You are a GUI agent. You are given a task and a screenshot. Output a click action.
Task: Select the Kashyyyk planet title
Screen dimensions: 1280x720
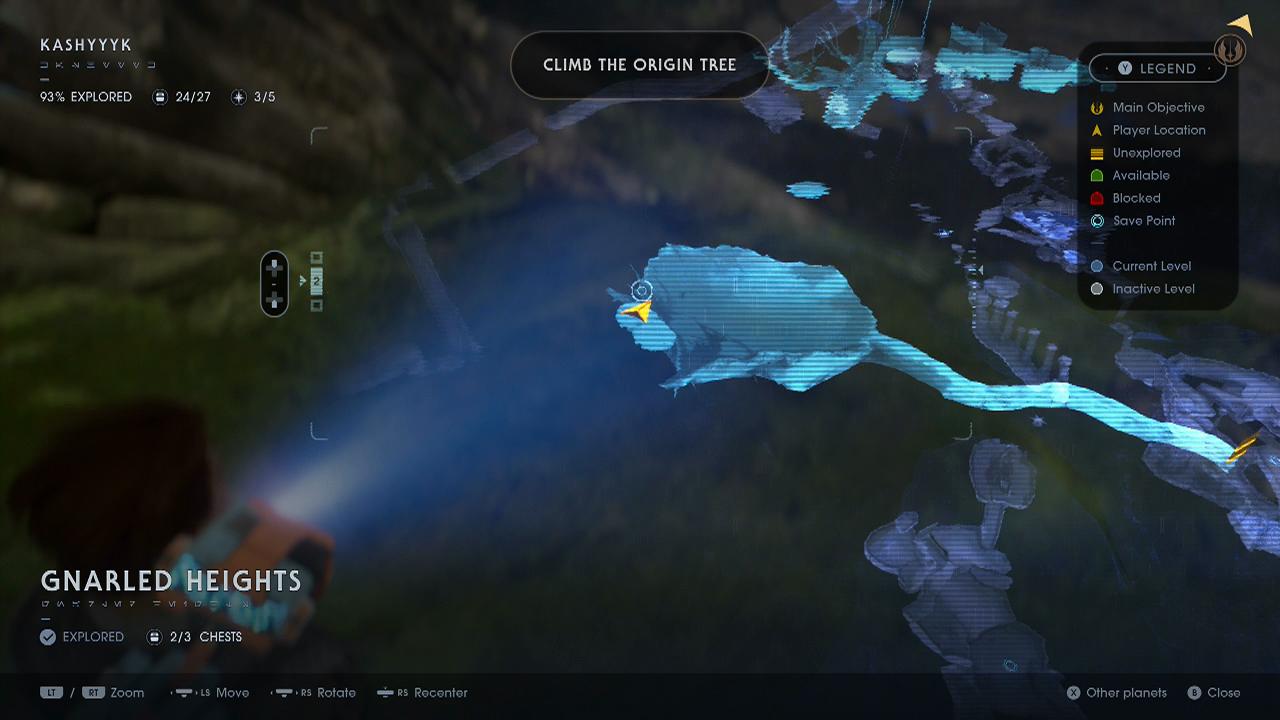coord(84,45)
